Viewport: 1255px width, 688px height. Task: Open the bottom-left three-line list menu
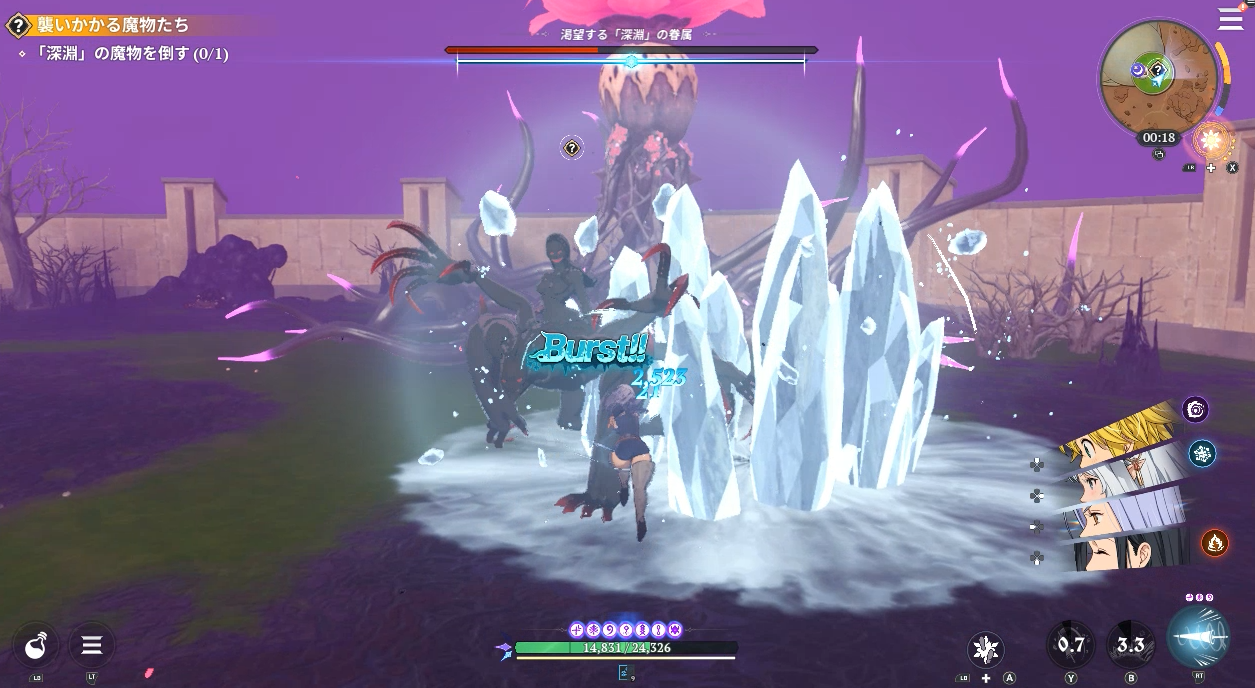(x=91, y=646)
